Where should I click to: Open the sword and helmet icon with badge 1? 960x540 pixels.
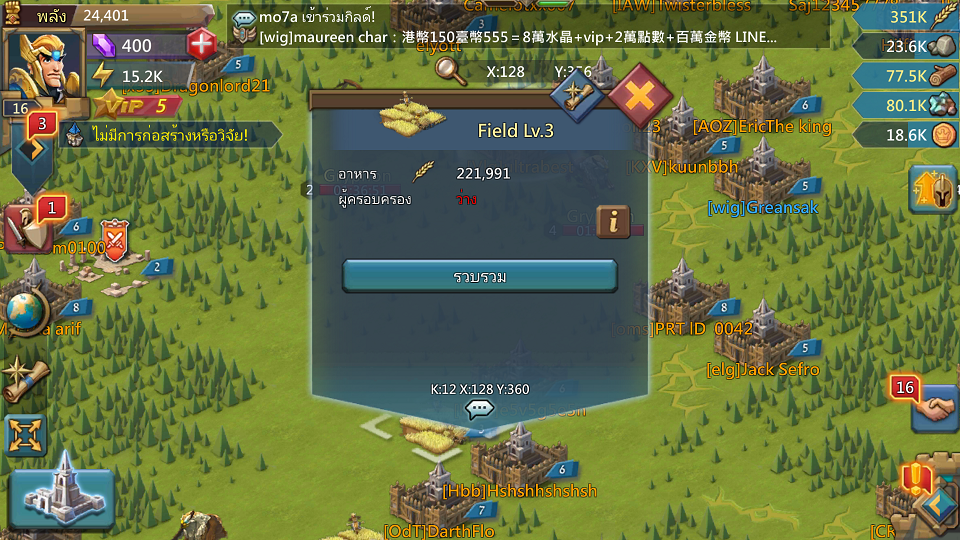pyautogui.click(x=30, y=228)
